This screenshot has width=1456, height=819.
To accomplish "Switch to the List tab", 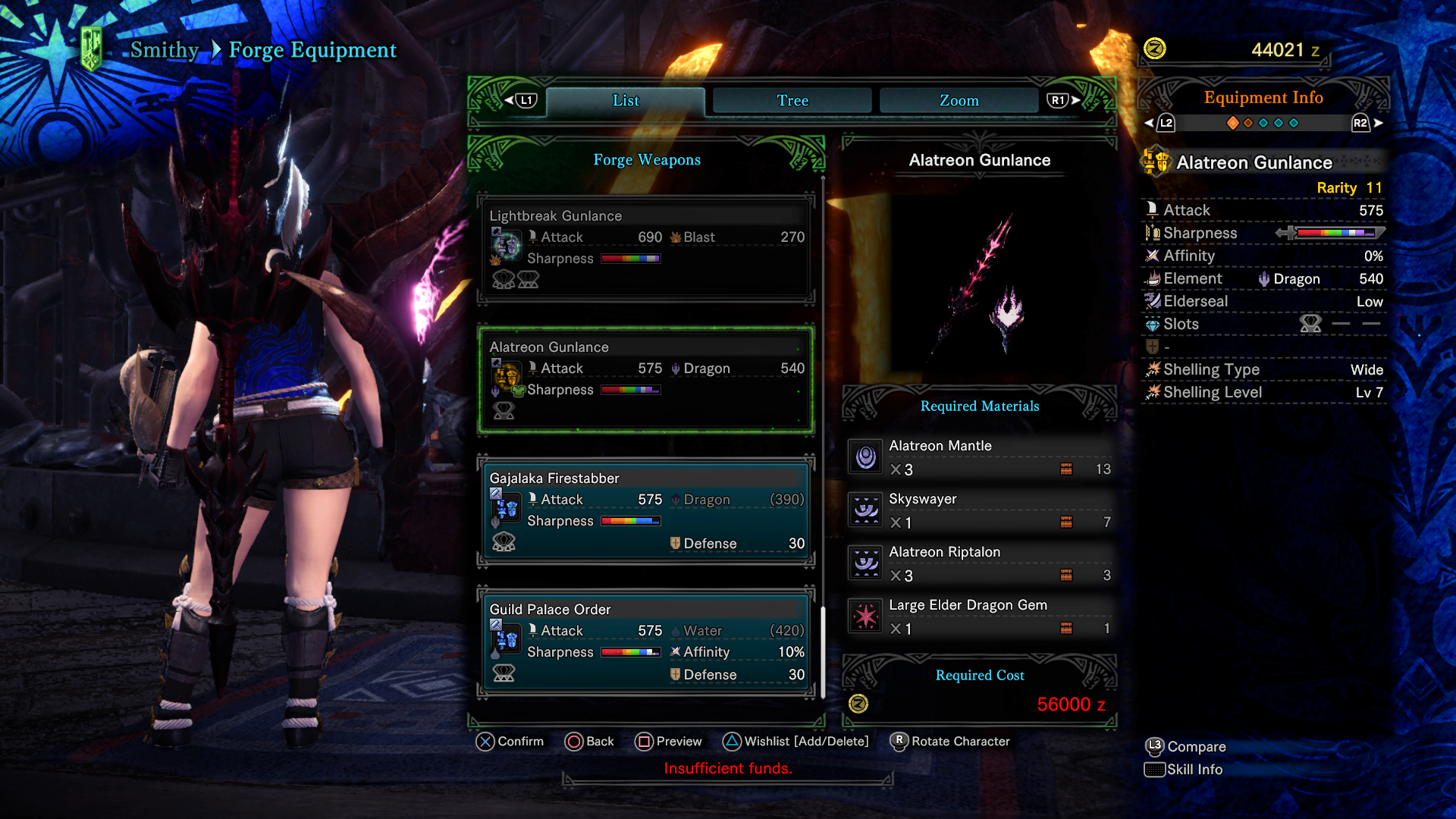I will [x=626, y=101].
